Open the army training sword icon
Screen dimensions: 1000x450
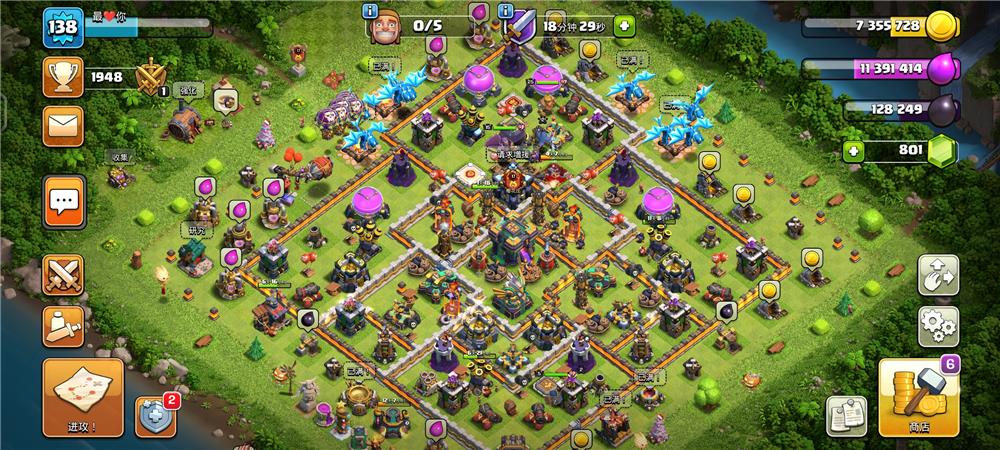(63, 326)
